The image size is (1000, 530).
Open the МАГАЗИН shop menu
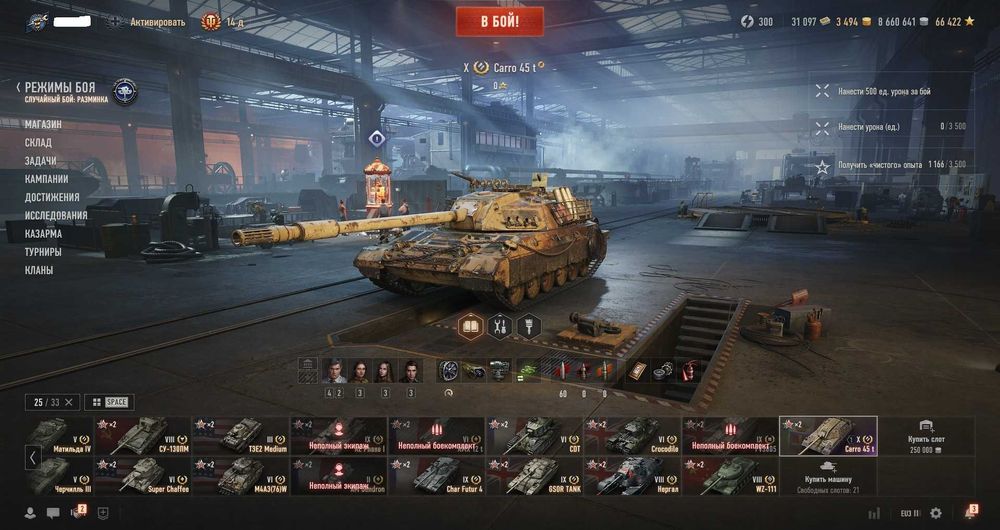point(43,124)
